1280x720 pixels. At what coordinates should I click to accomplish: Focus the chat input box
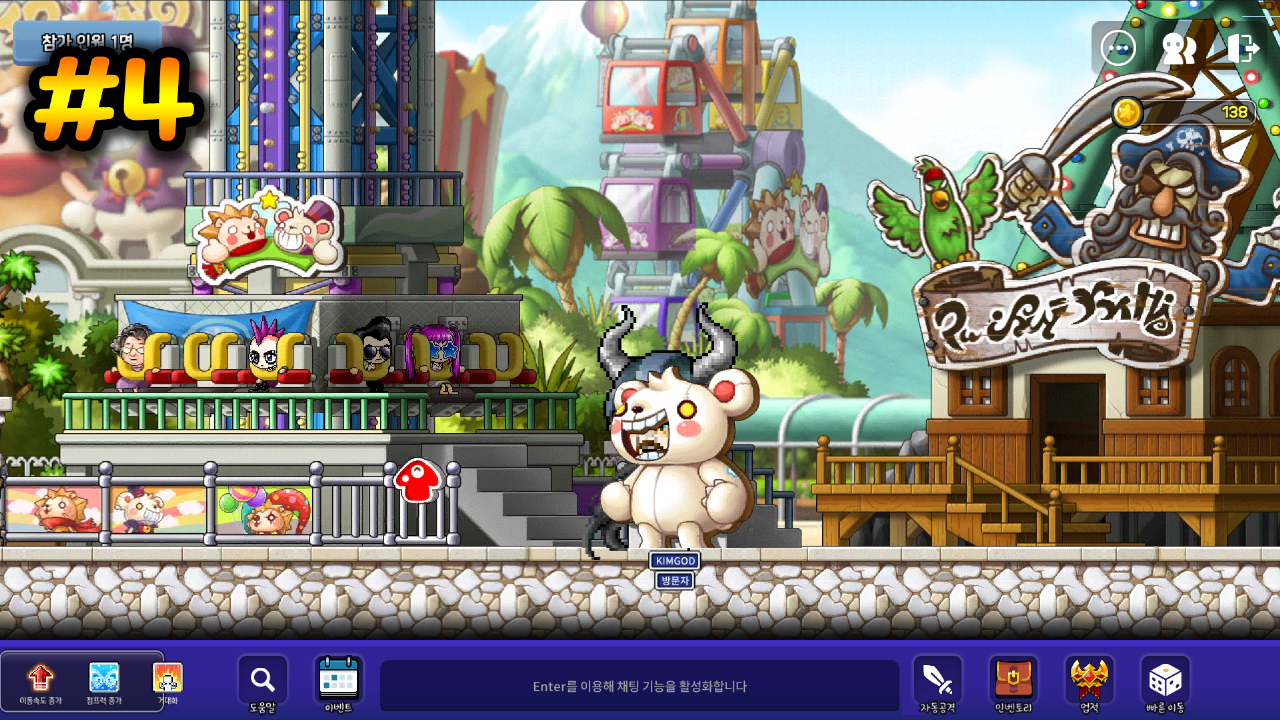(x=640, y=686)
